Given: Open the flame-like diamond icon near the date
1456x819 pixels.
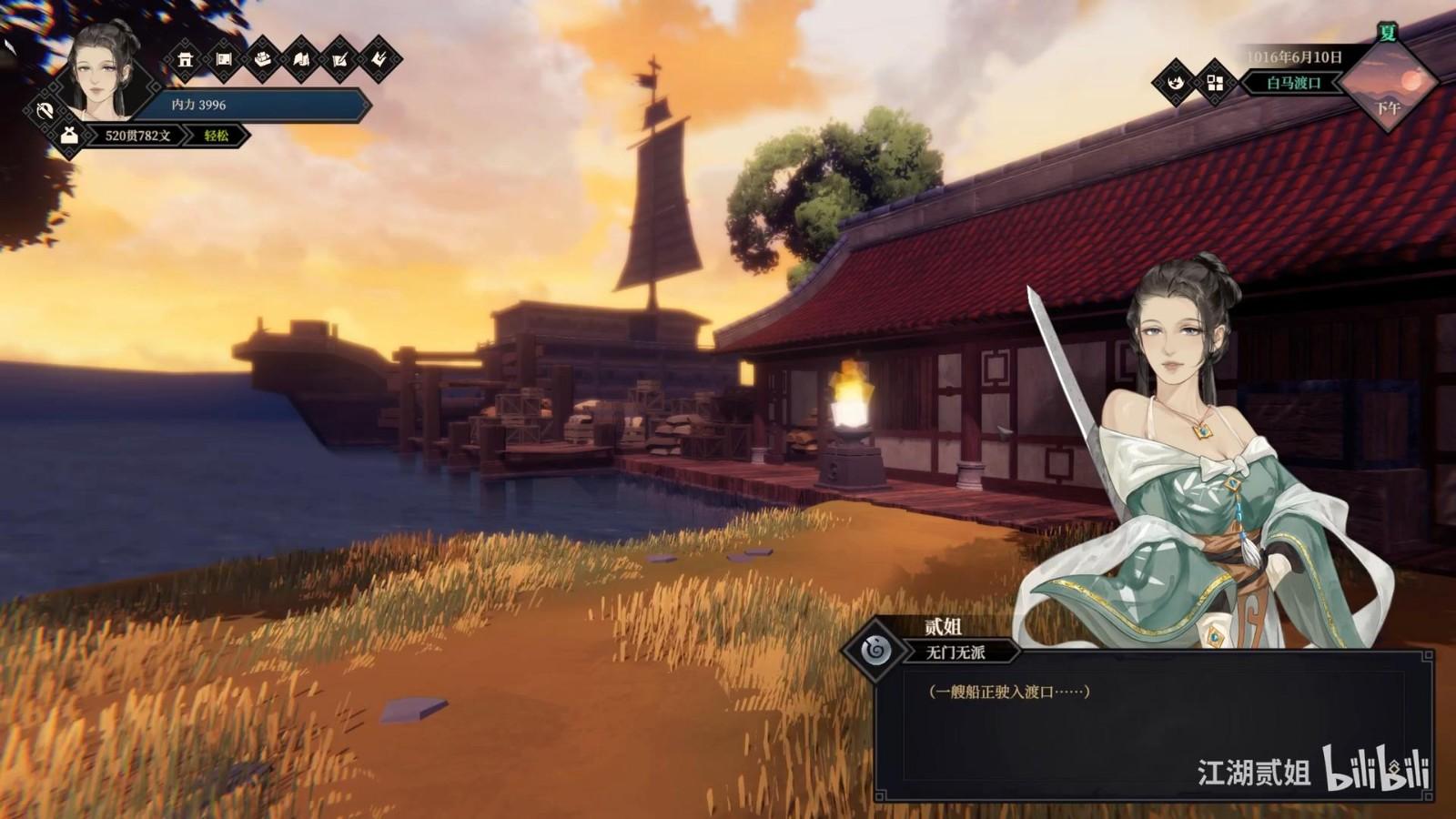Looking at the screenshot, I should 1175,83.
